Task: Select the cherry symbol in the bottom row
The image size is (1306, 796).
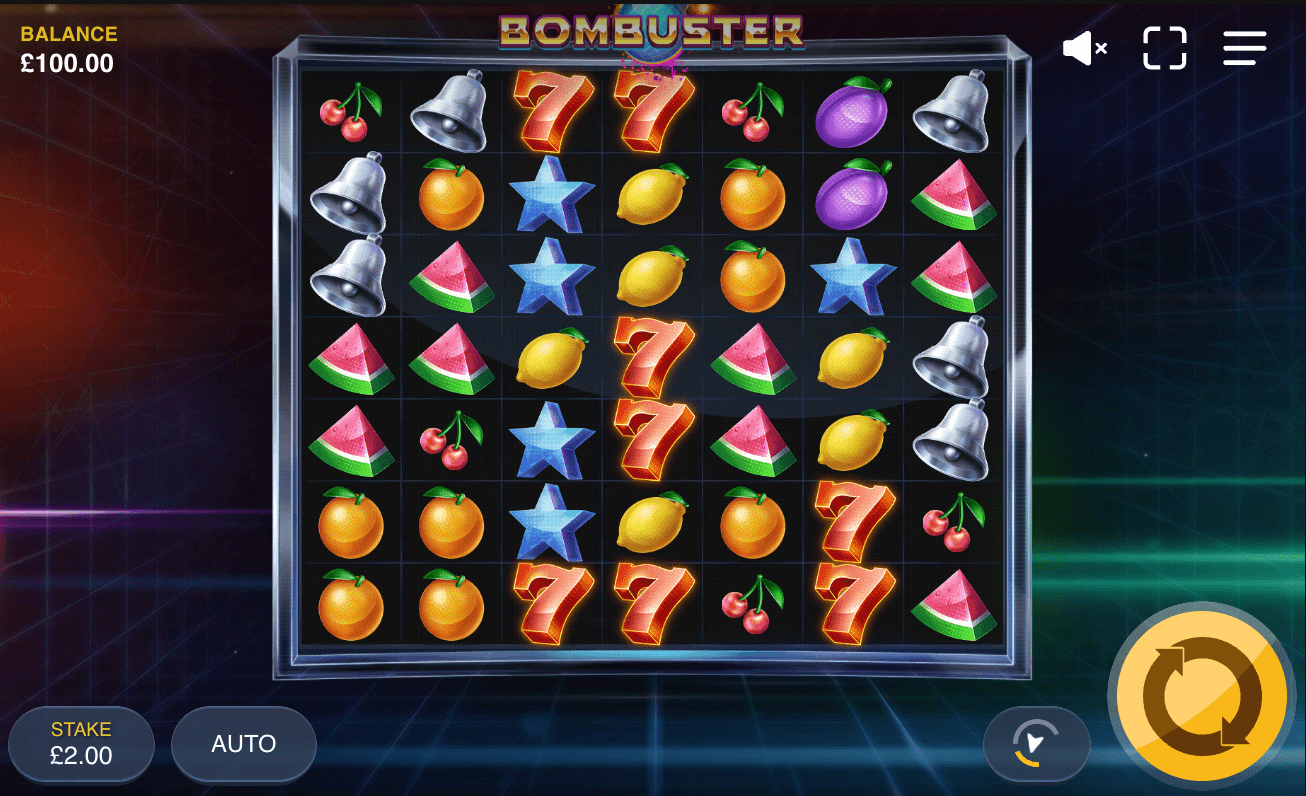Action: pos(752,610)
